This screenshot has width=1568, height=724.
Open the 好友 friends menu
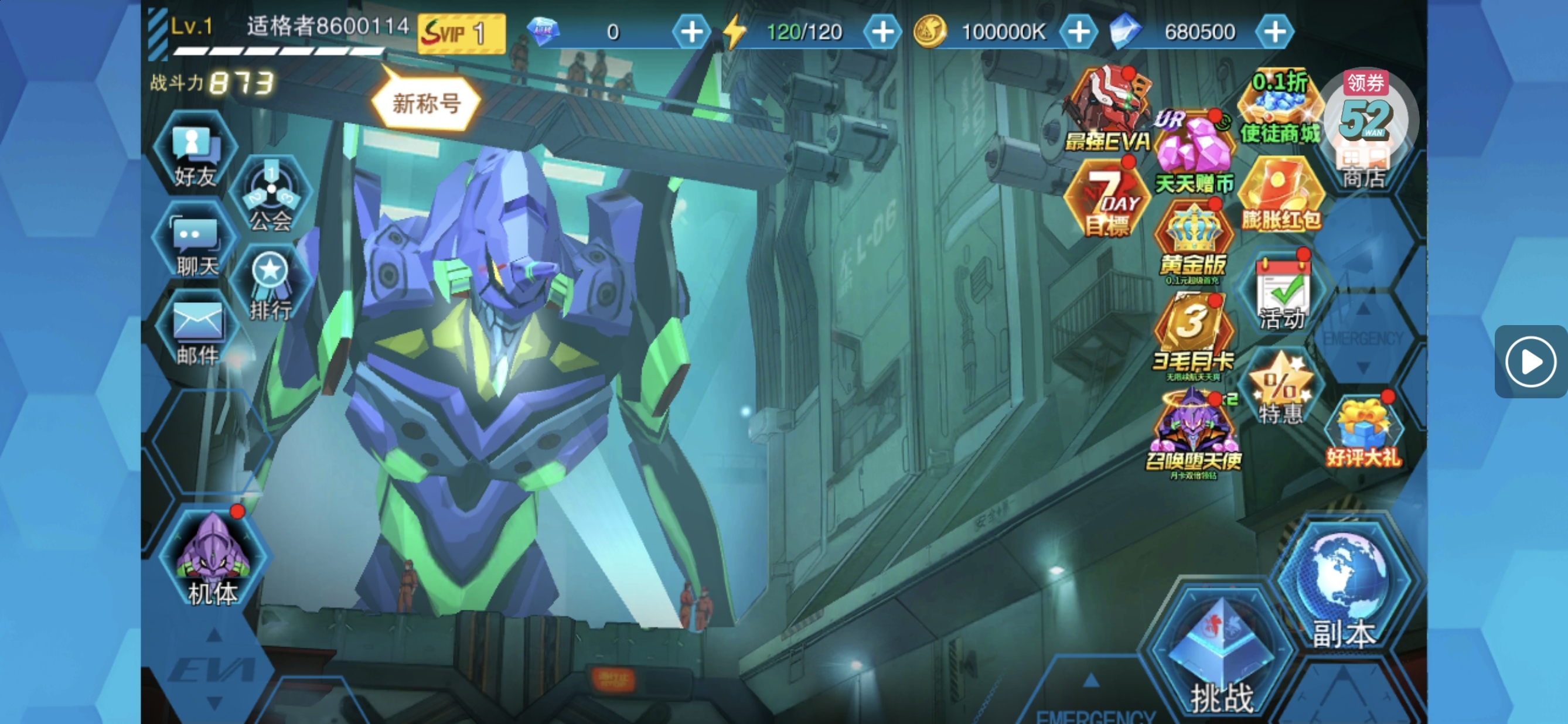[194, 155]
